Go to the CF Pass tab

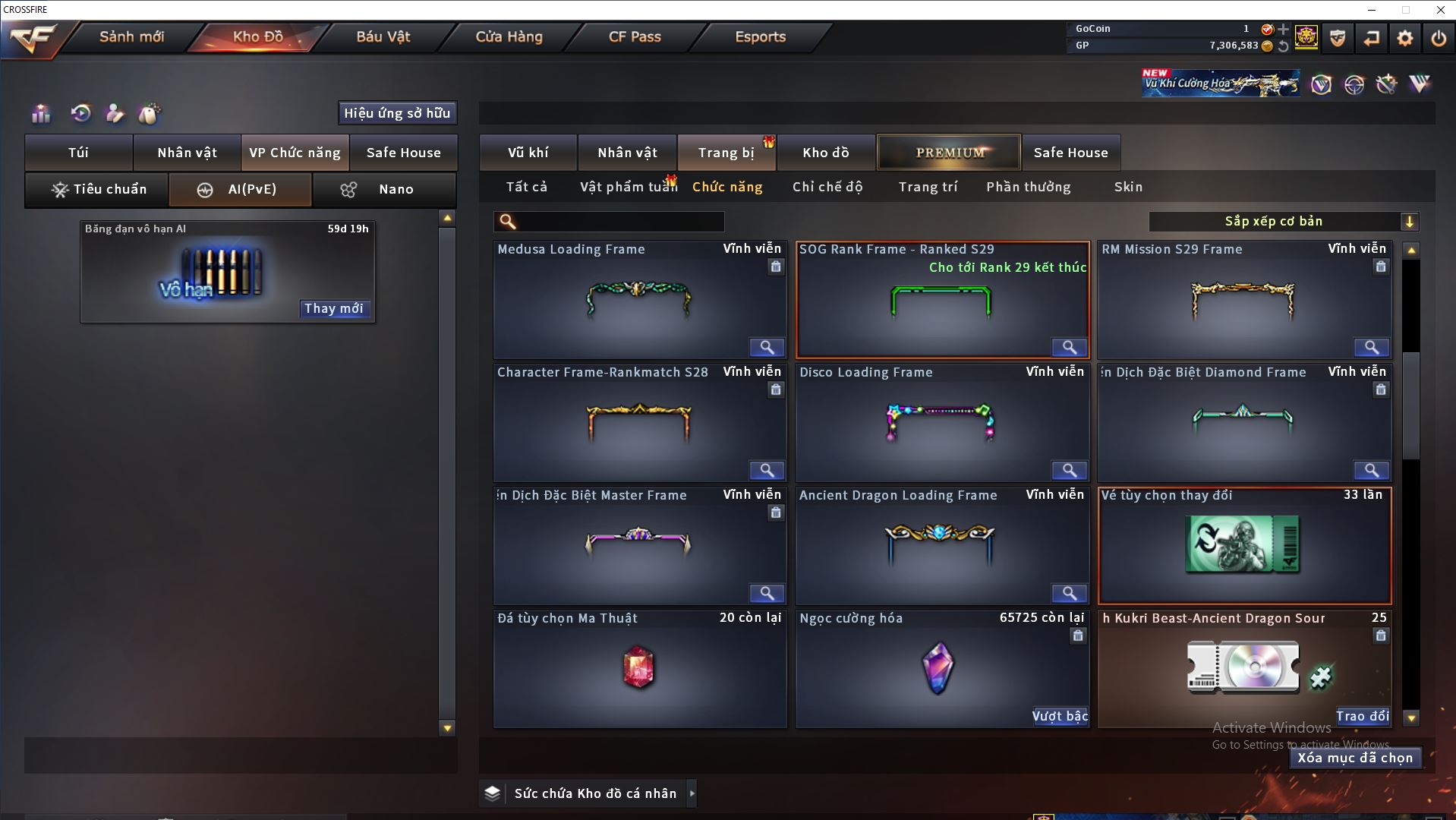pos(635,36)
